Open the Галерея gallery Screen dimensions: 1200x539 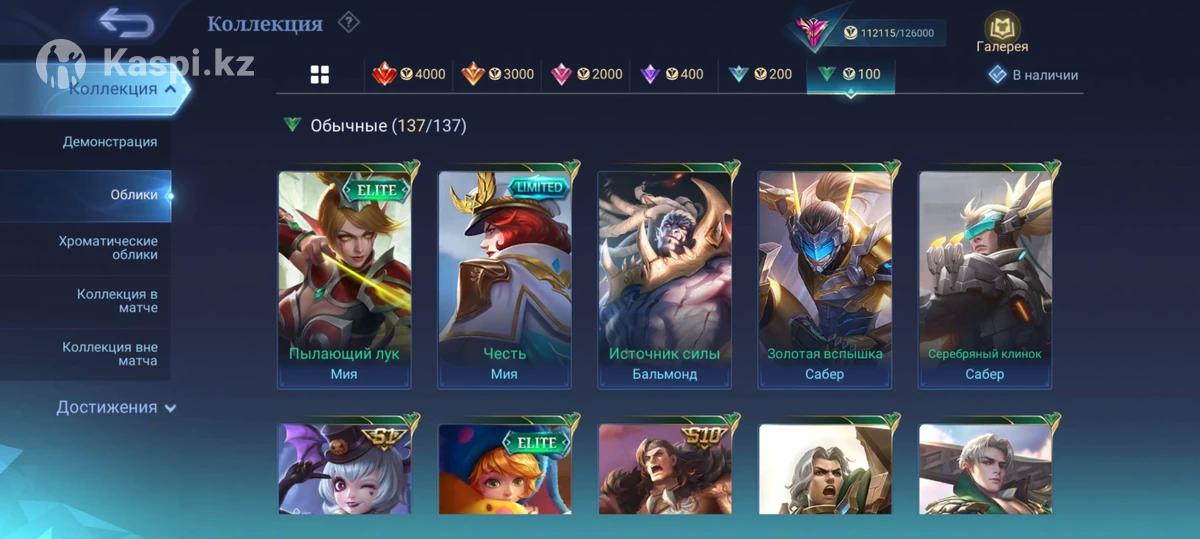[1002, 32]
